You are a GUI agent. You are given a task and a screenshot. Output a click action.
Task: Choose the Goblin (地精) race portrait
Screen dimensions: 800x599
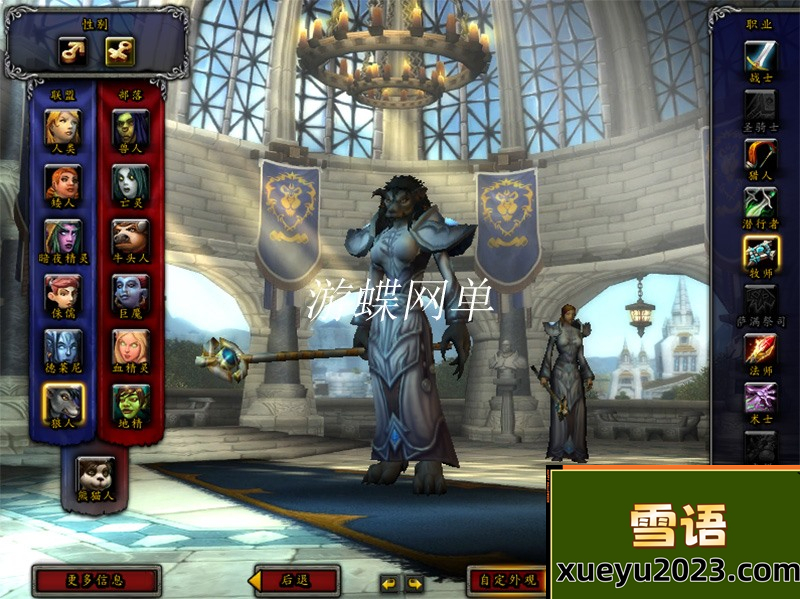(130, 403)
